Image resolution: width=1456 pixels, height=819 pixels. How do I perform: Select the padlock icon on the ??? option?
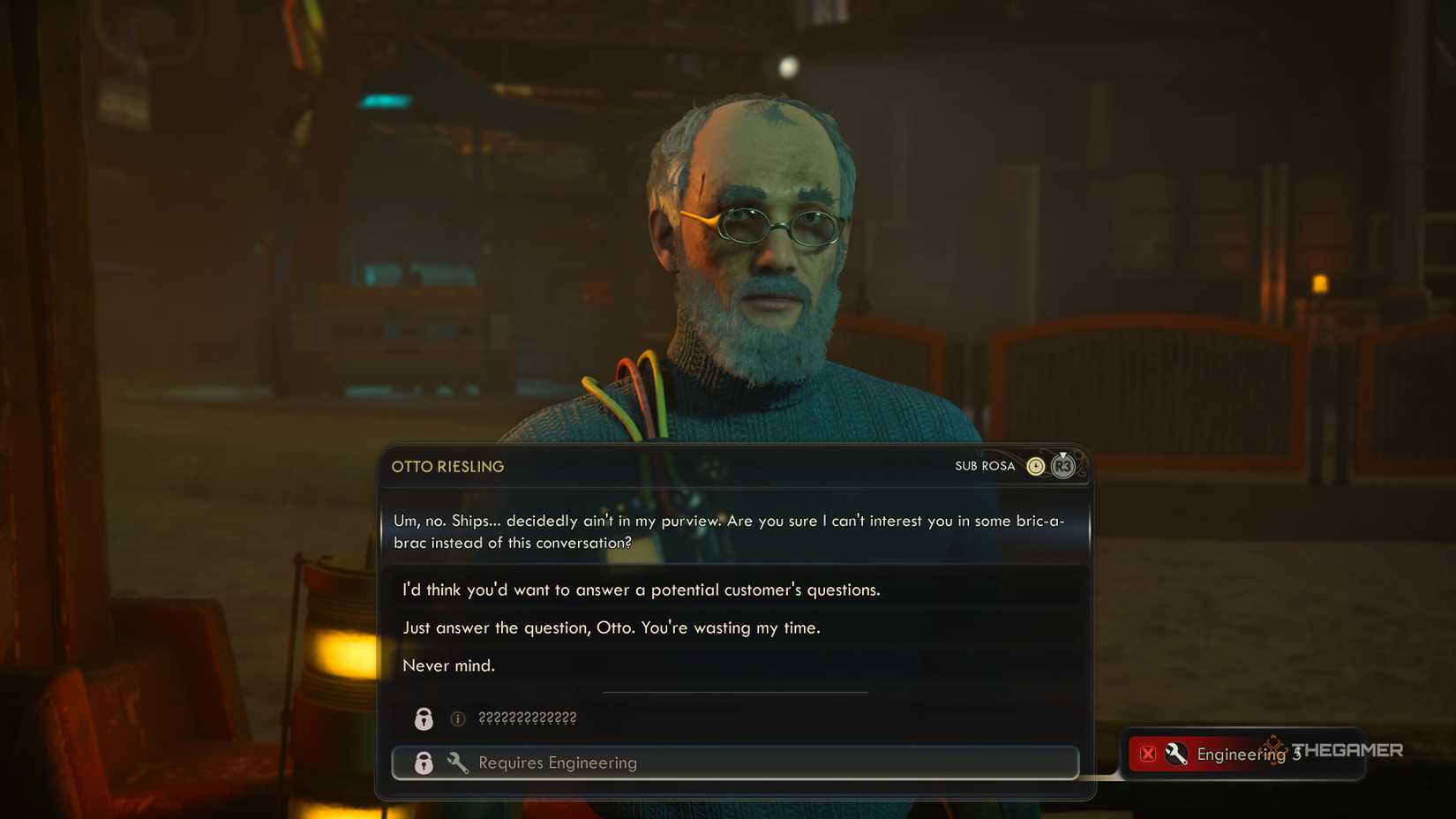point(424,718)
